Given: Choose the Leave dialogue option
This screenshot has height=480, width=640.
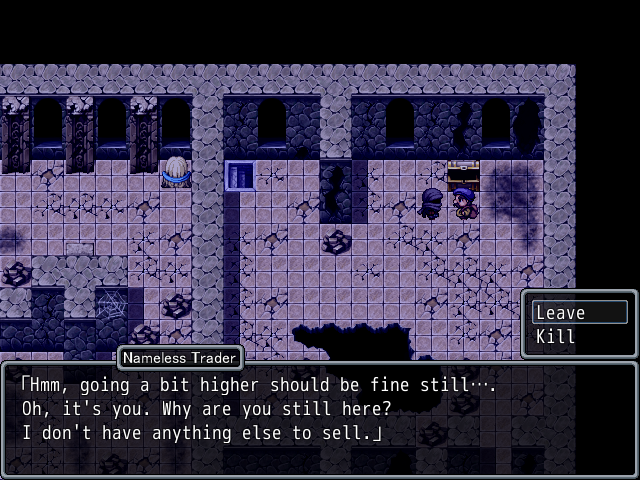Looking at the screenshot, I should point(579,313).
